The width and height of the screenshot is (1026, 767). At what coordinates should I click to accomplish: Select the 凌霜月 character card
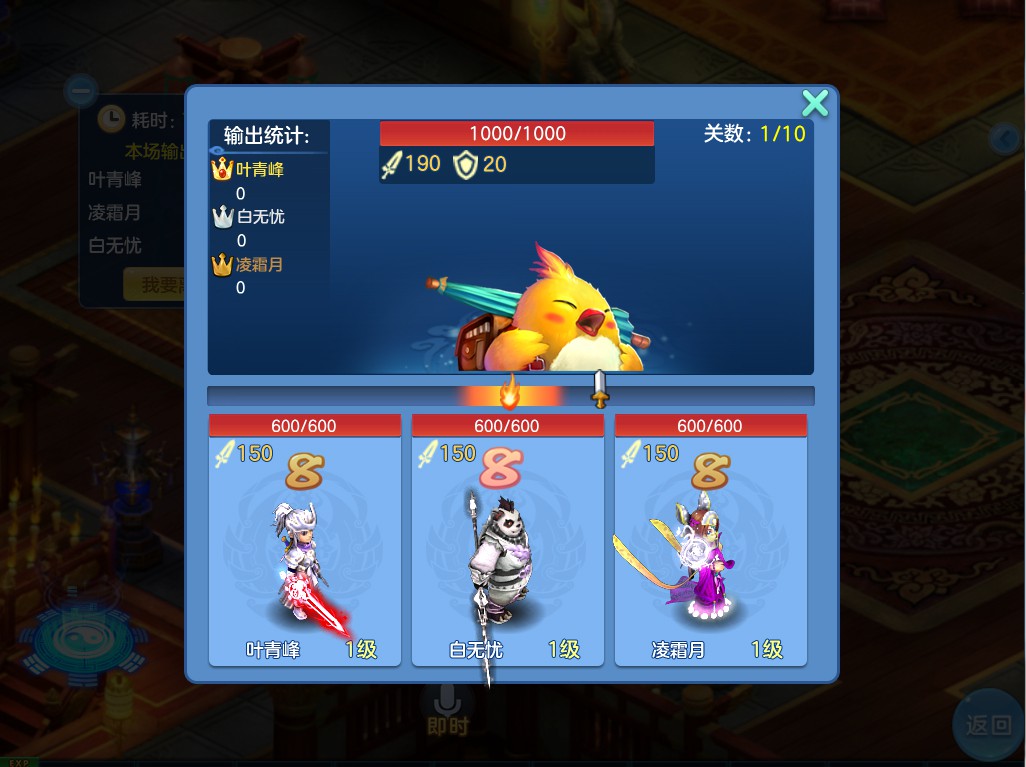point(710,540)
